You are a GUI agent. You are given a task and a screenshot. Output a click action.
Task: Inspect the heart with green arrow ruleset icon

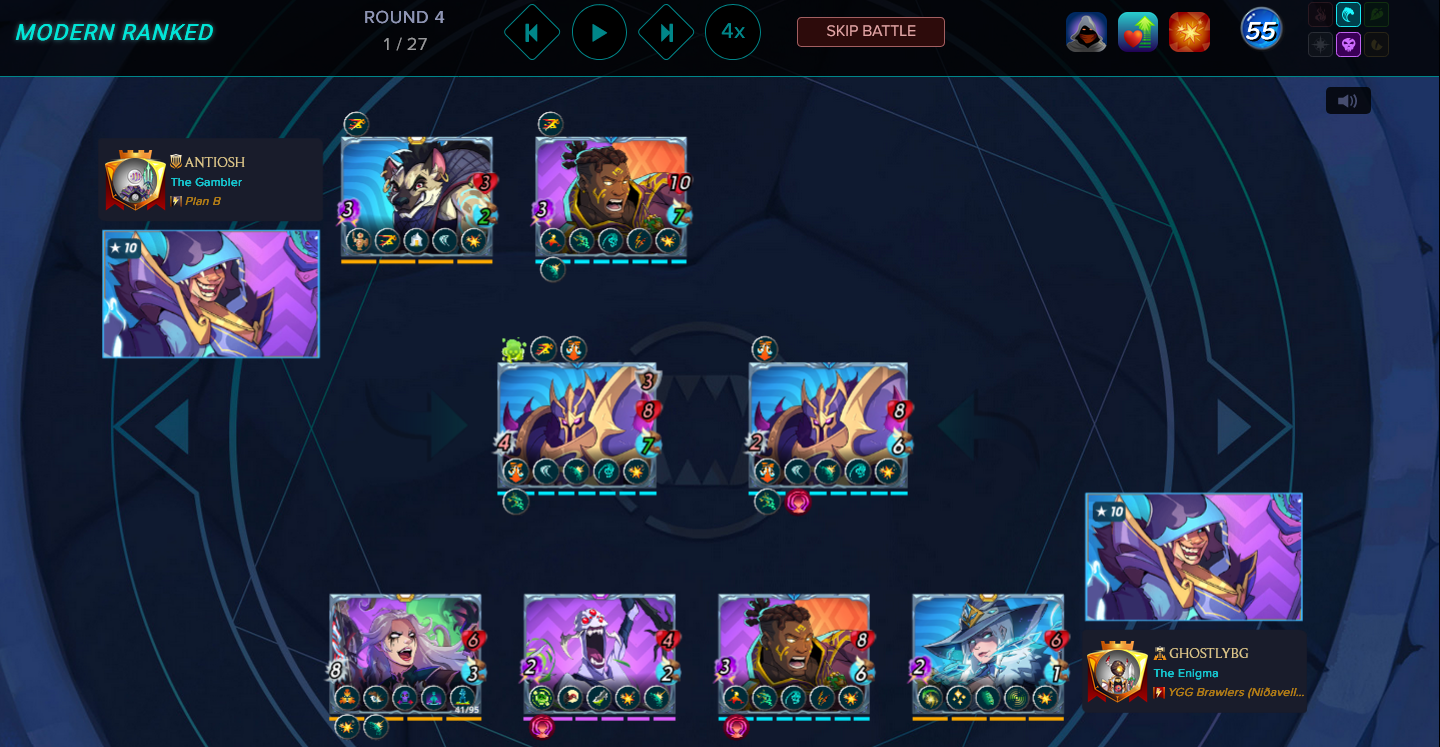1138,32
